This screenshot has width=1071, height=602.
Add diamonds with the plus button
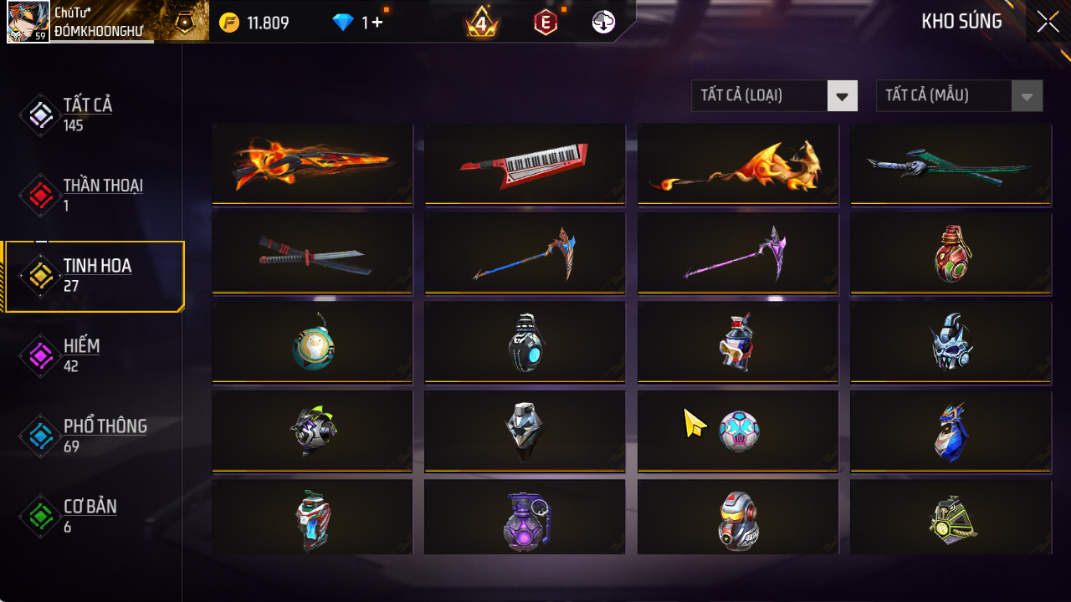click(x=377, y=22)
